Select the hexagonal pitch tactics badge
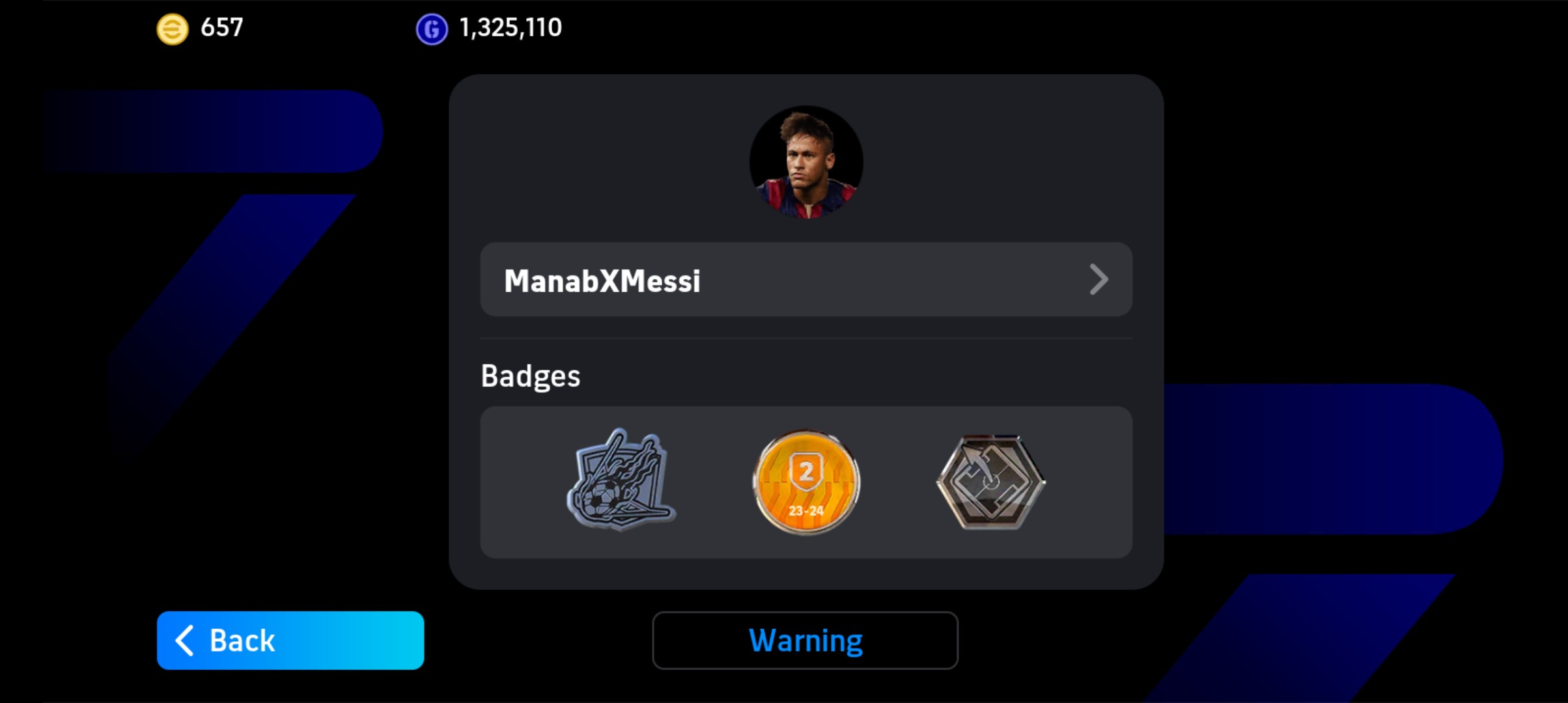Screen dimensions: 1568x703 pos(990,482)
